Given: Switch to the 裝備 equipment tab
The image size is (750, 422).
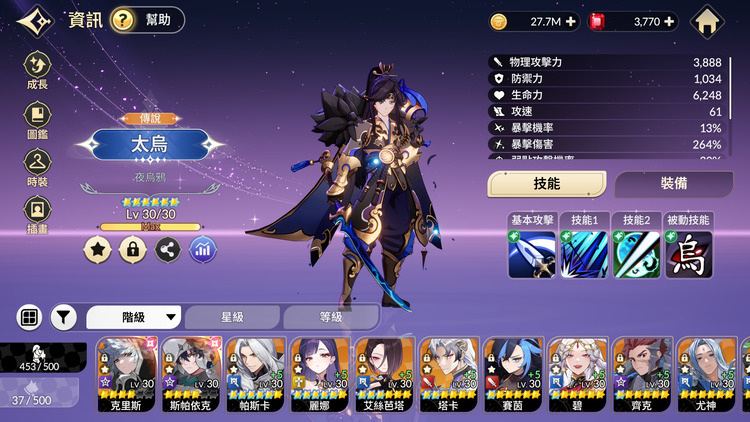Looking at the screenshot, I should tap(673, 184).
